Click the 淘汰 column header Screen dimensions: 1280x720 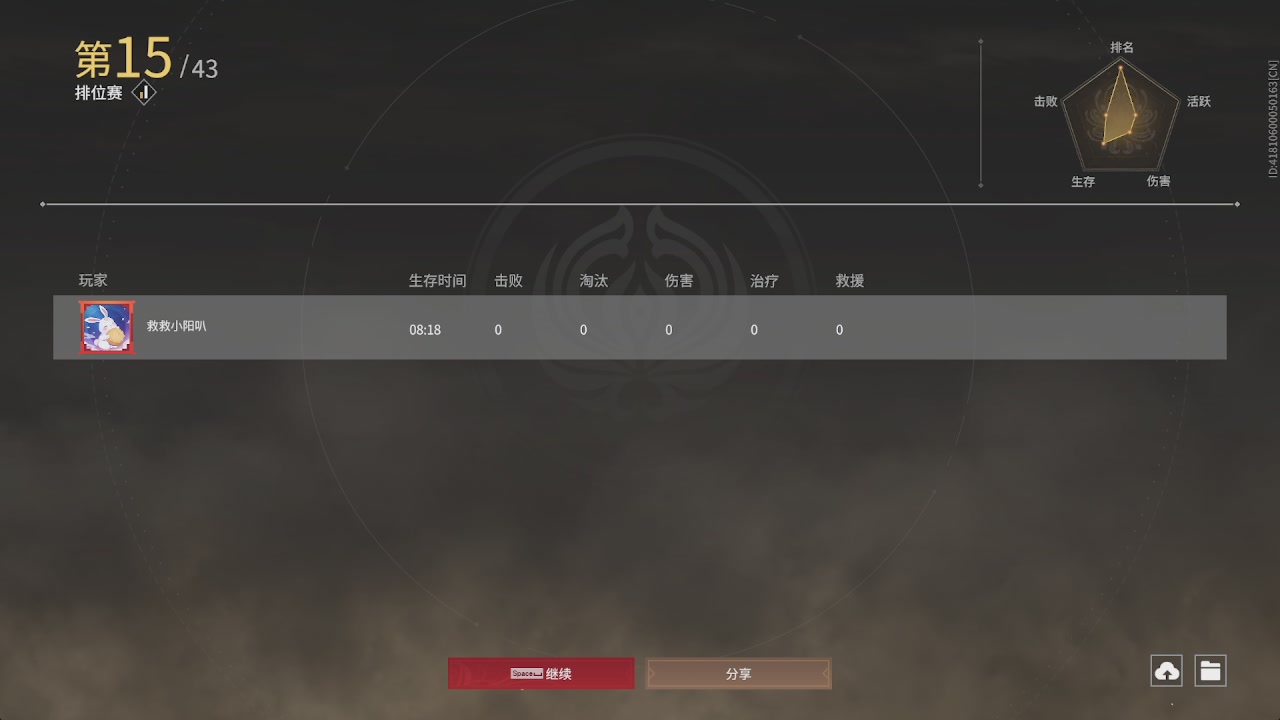593,281
